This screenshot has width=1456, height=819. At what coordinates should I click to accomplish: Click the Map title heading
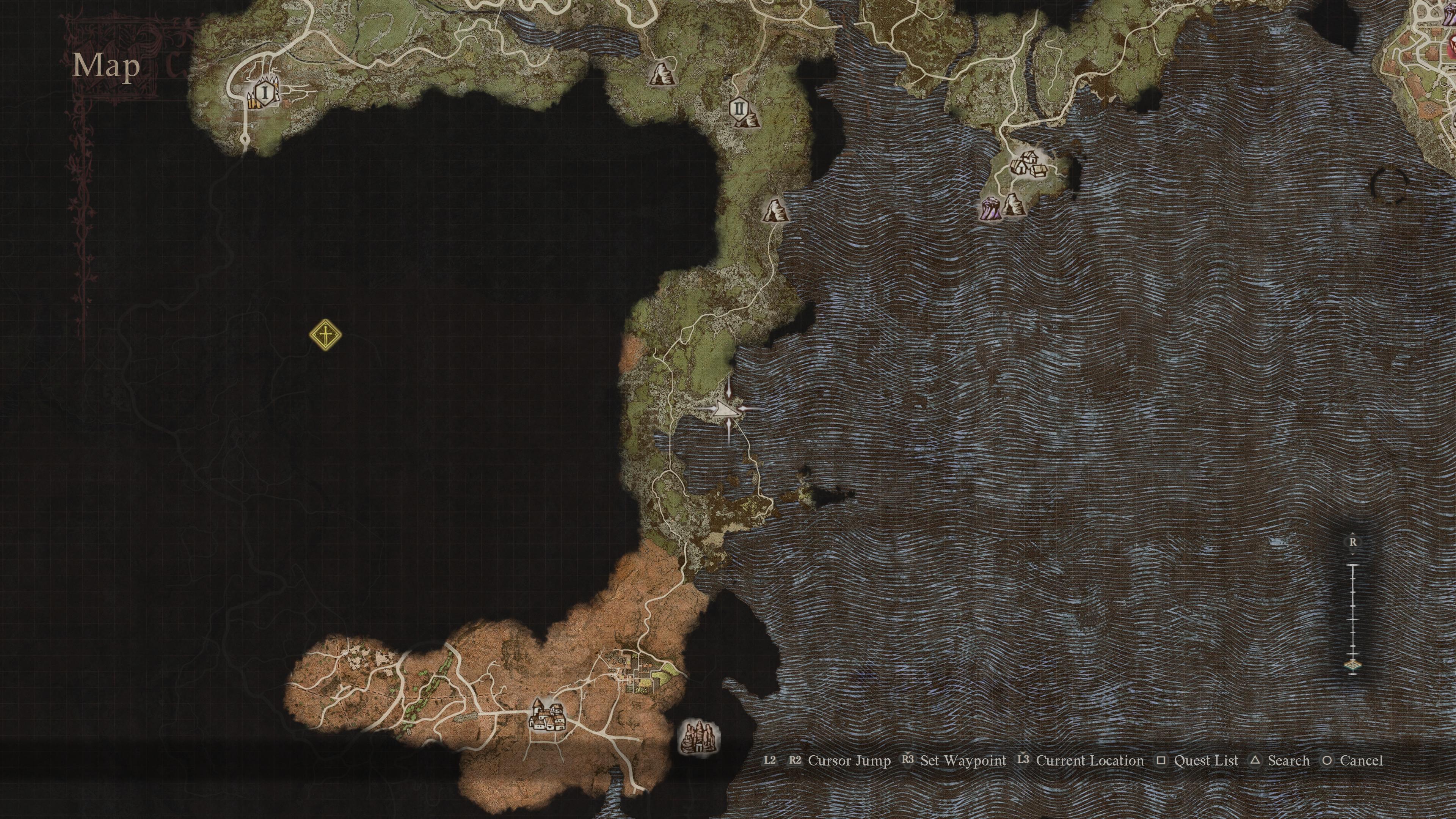(x=105, y=67)
